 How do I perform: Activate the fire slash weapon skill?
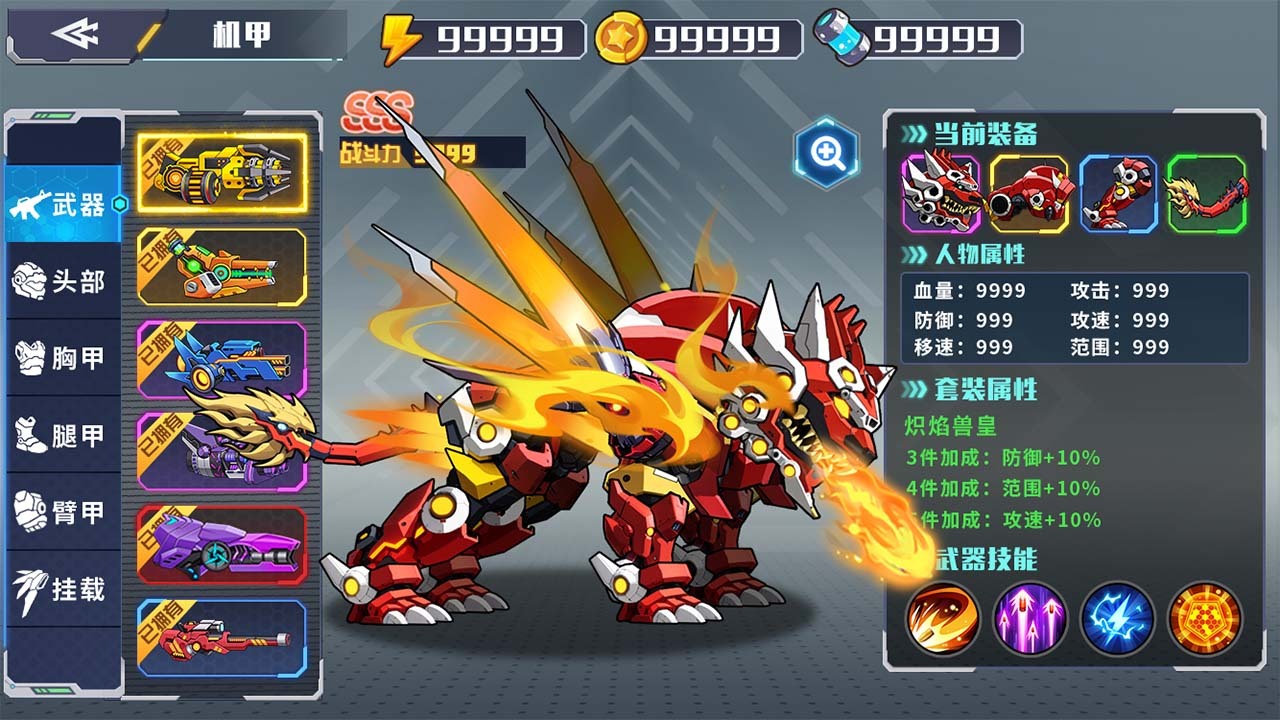click(x=942, y=618)
